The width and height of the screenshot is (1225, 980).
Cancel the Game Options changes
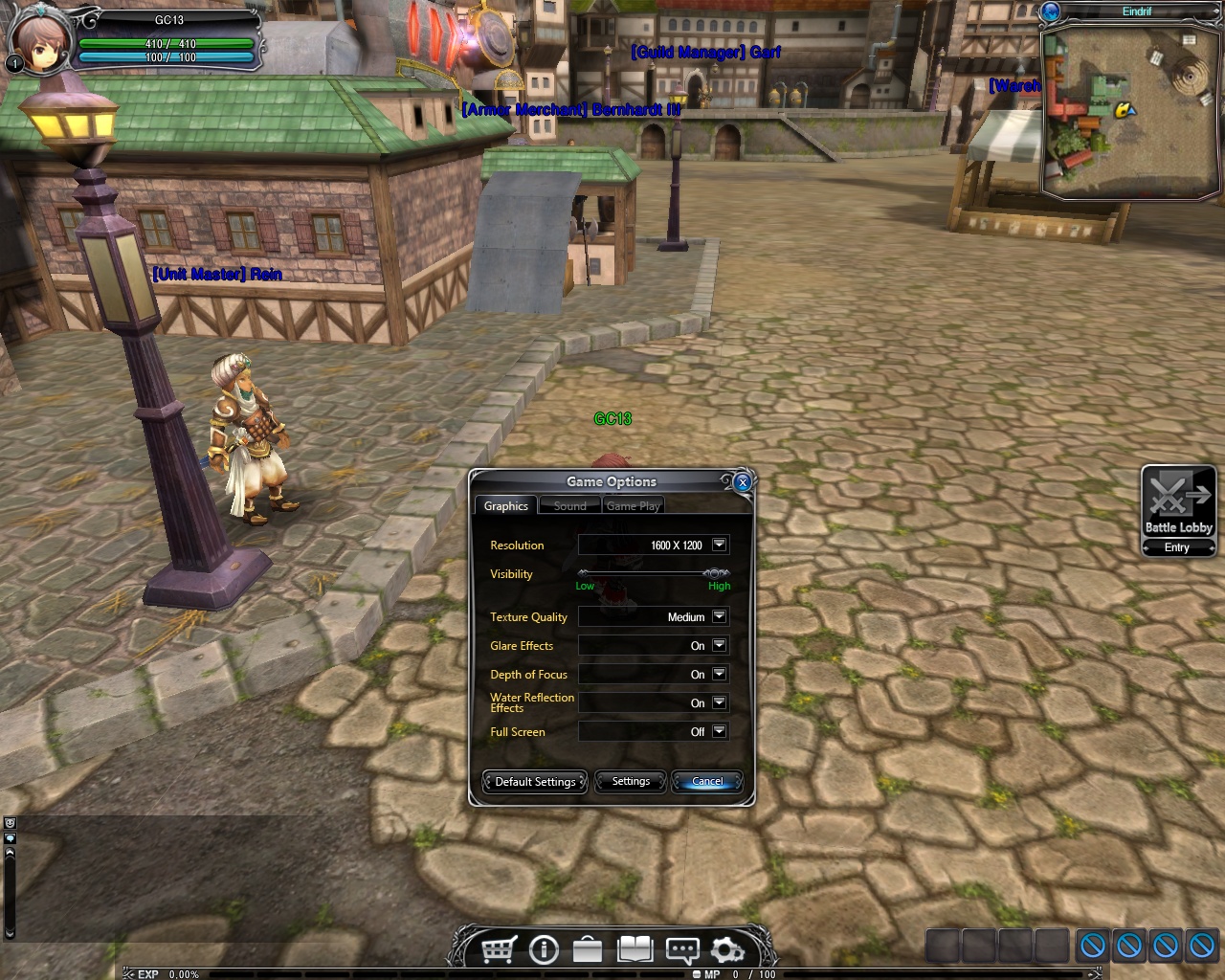[707, 781]
